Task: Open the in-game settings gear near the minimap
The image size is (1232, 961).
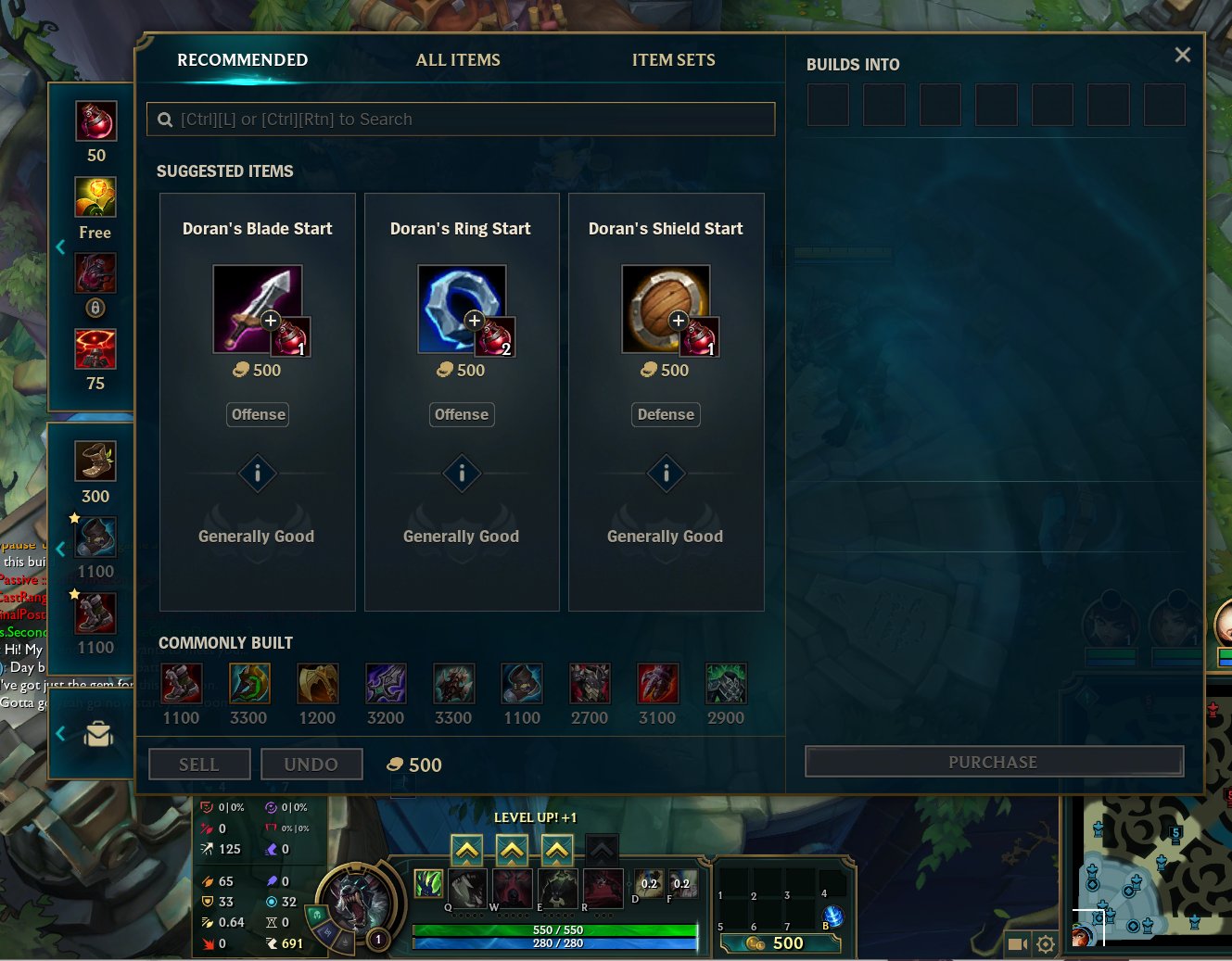Action: (1046, 944)
